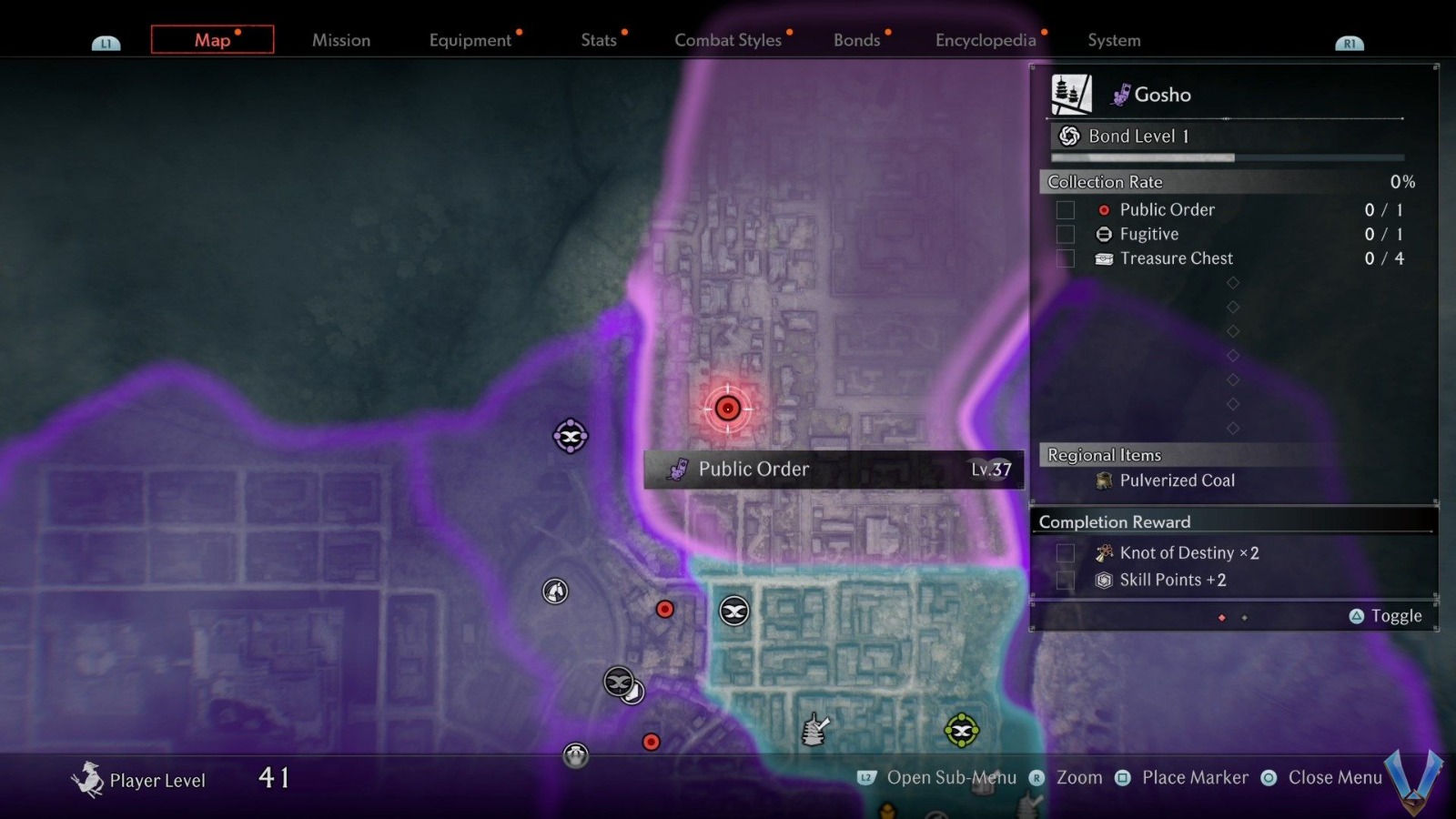Image resolution: width=1456 pixels, height=819 pixels.
Task: Click the white bond icon inside the teal area
Action: [x=733, y=612]
